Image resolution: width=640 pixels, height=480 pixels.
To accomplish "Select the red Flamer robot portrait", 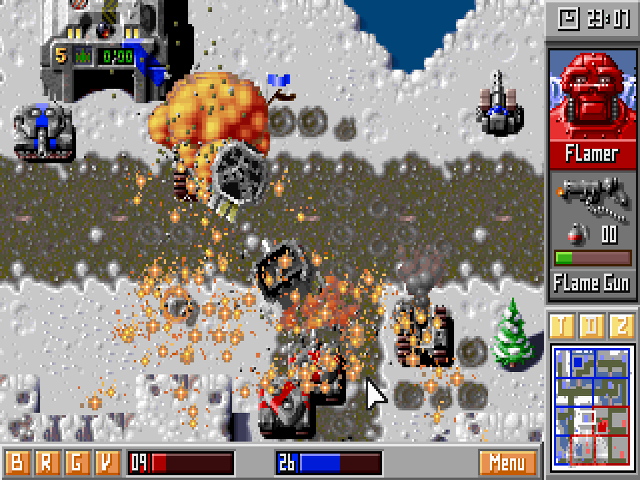I will click(x=592, y=93).
